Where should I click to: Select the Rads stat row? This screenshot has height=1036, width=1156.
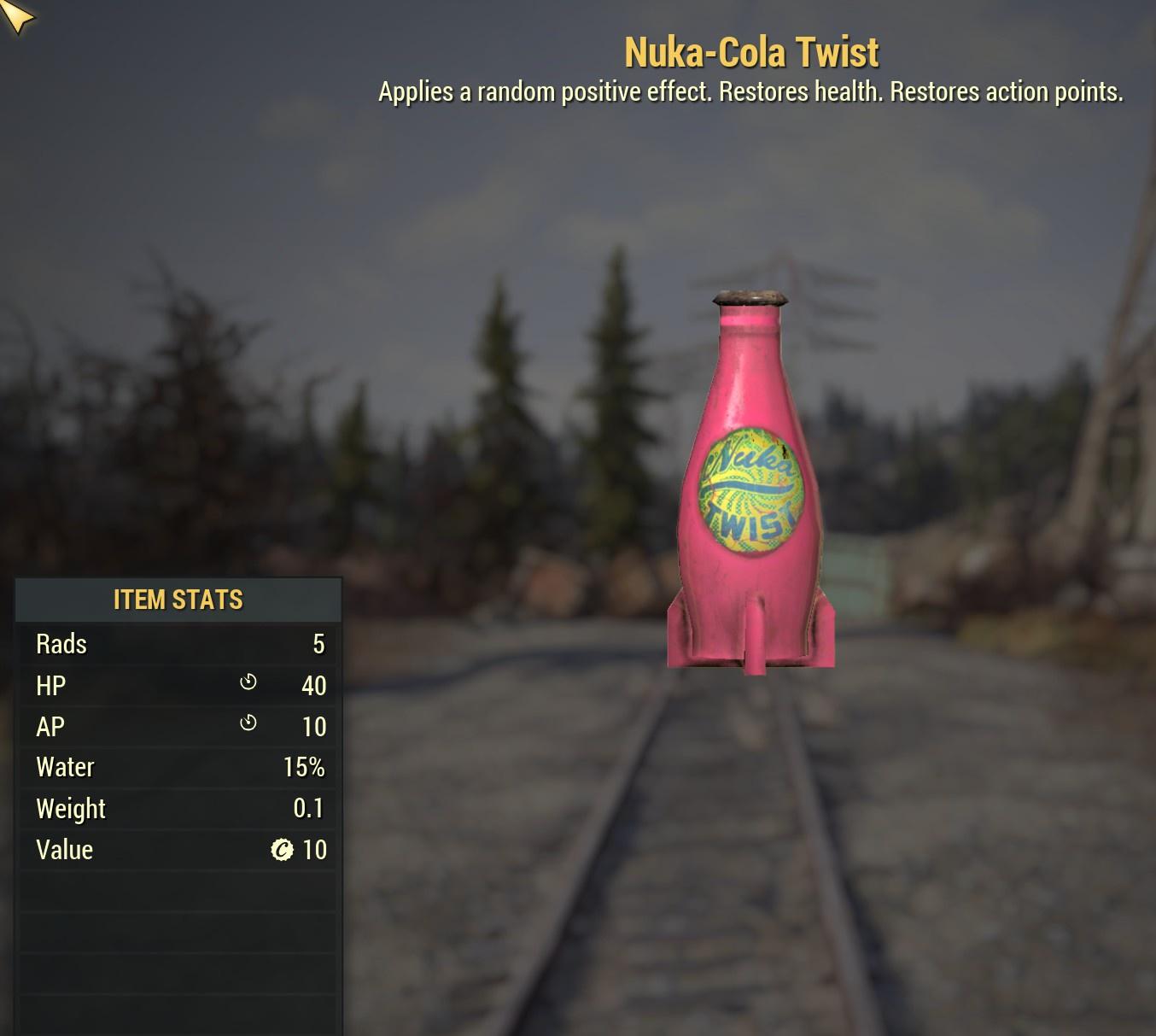coord(178,644)
